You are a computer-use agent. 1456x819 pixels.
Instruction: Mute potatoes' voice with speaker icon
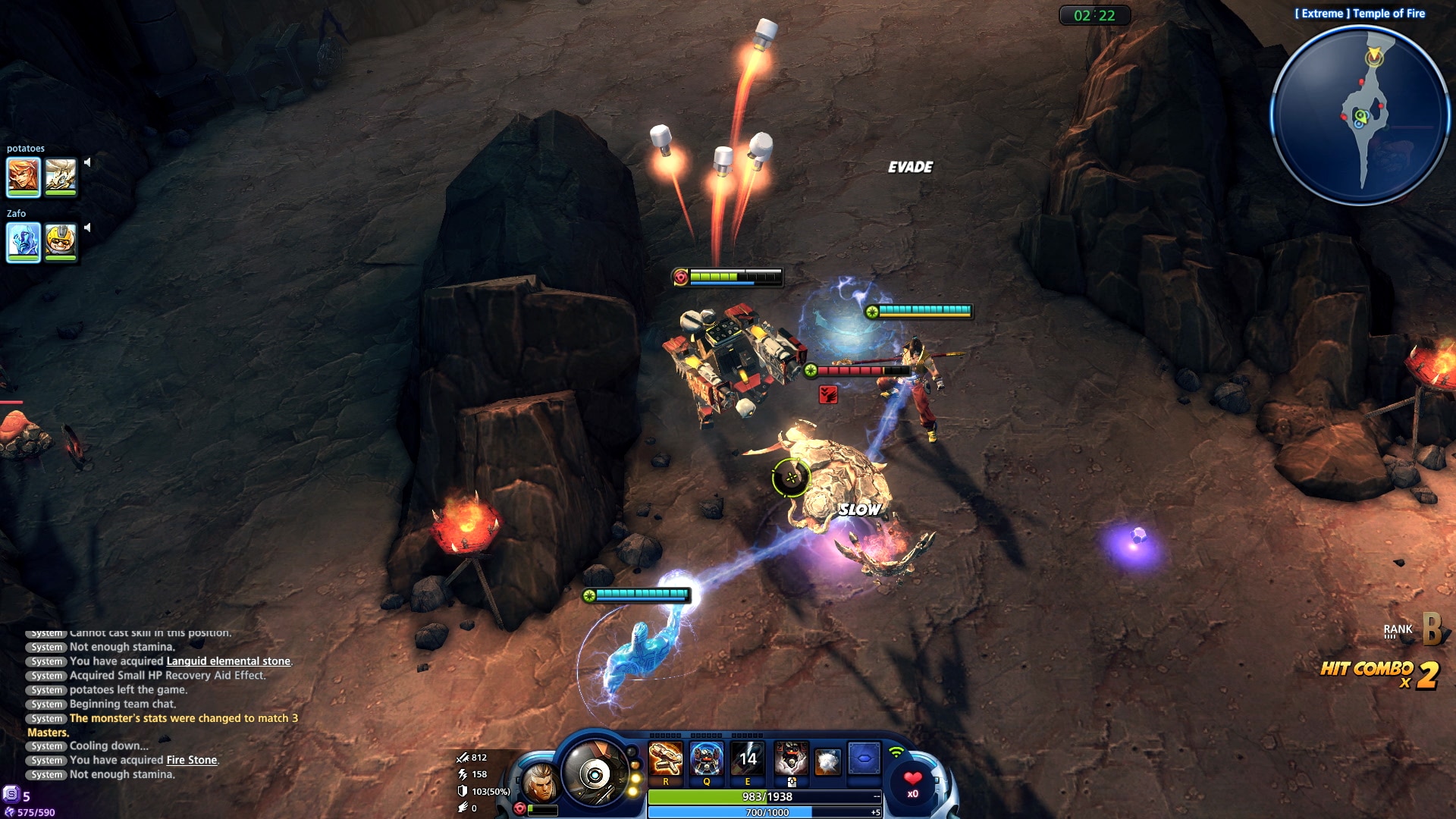(x=88, y=162)
